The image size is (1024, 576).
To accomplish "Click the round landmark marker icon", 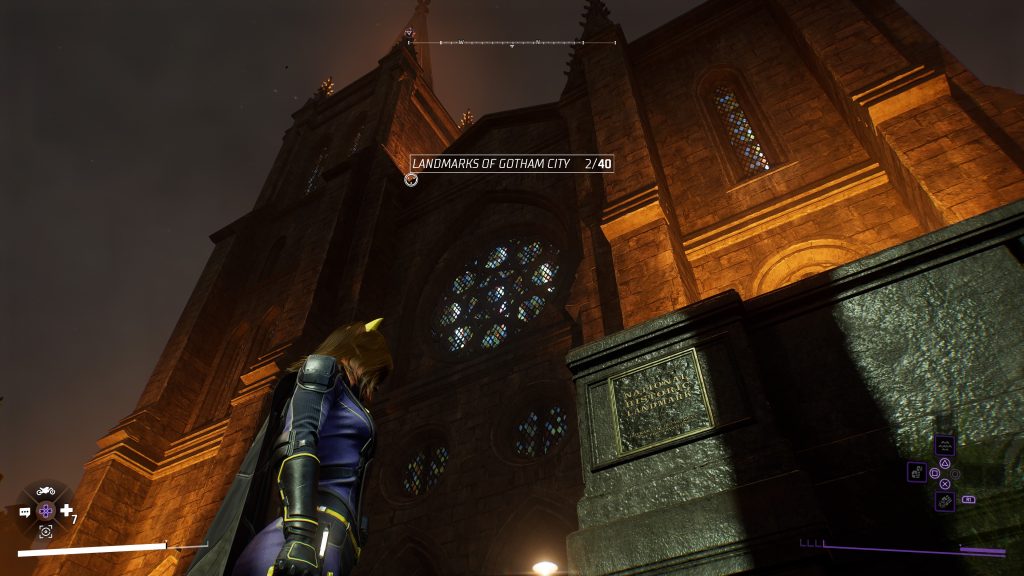I will (410, 180).
